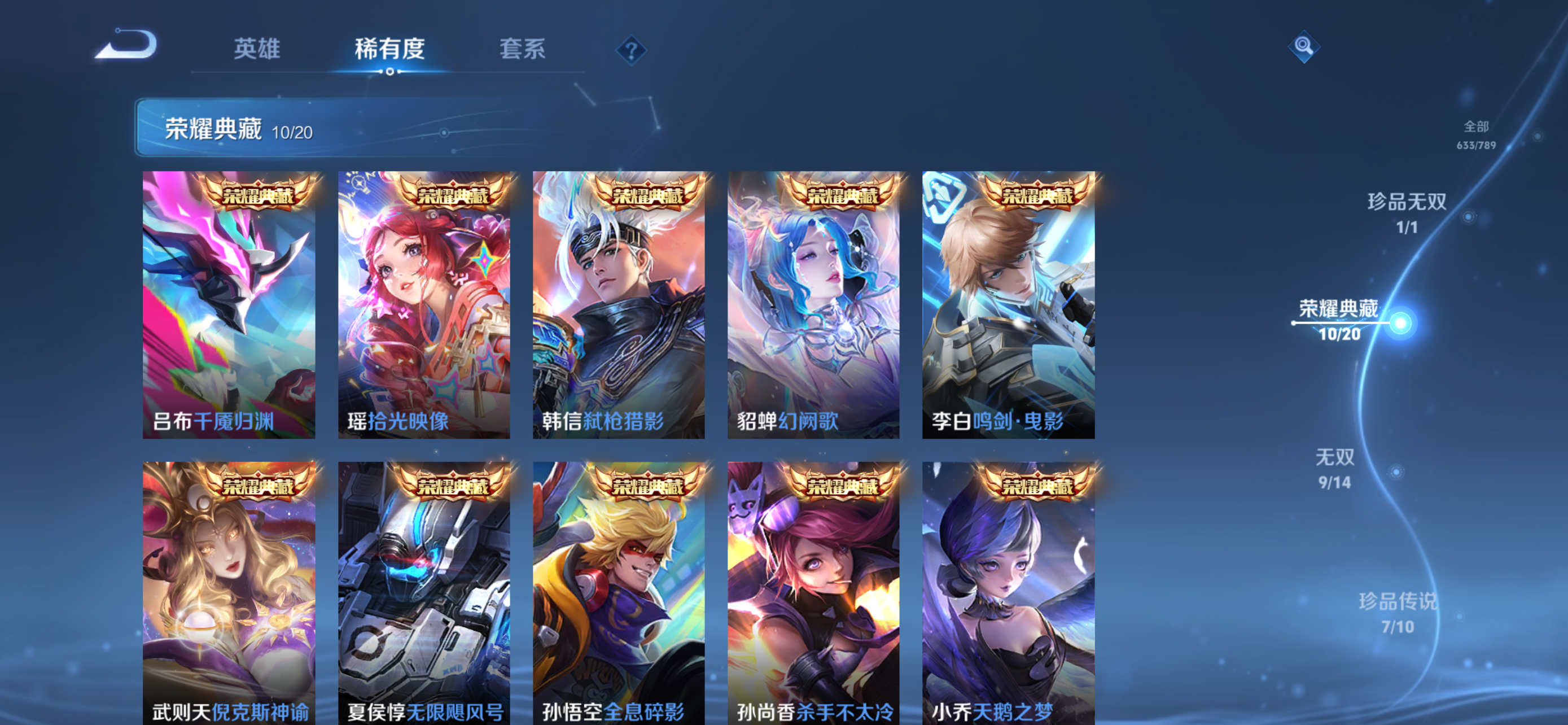Switch to the 套系 tab
Screen dimensions: 1568x725
tap(522, 50)
